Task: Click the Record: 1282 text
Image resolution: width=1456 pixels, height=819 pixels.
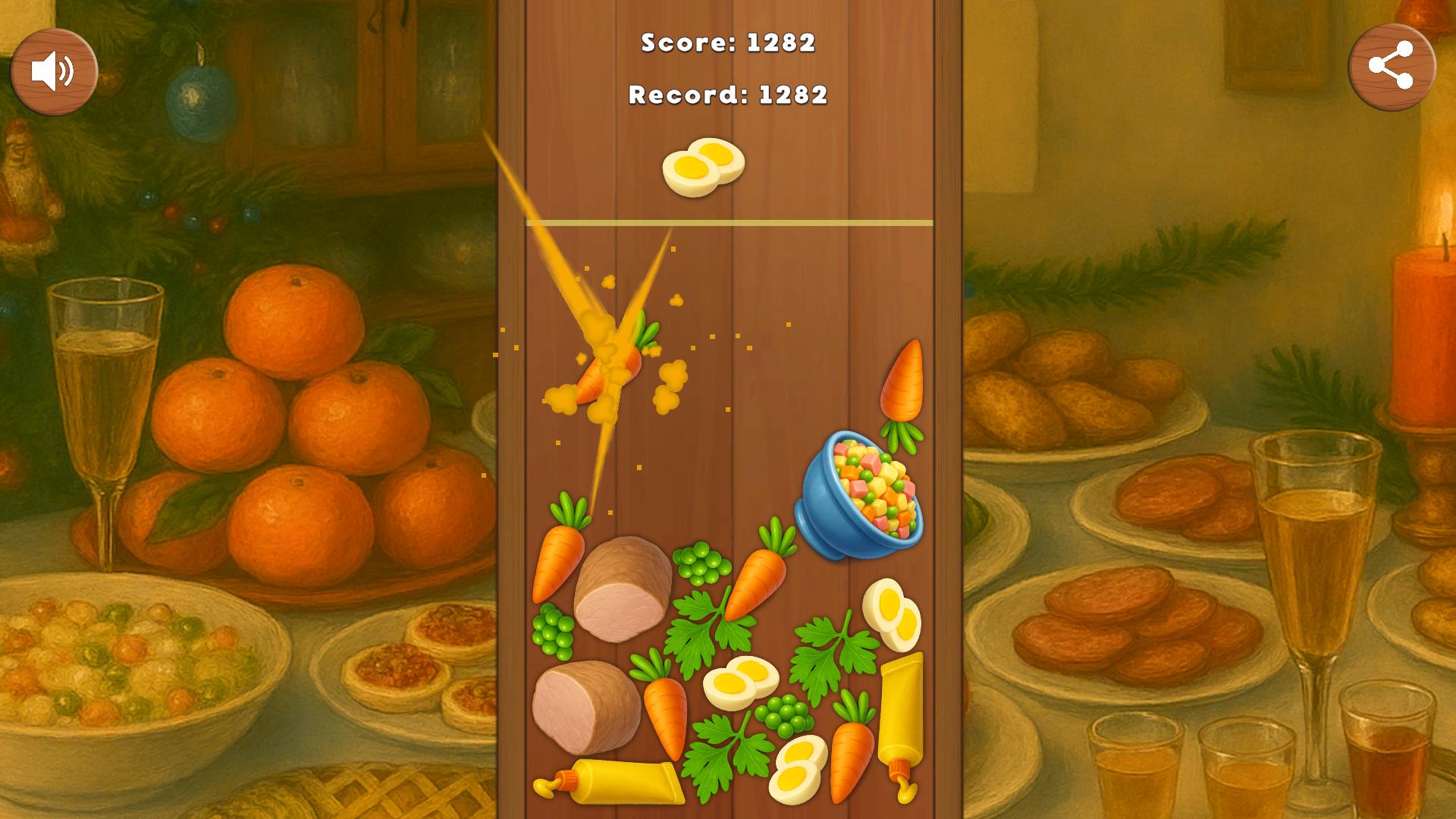Action: (726, 96)
